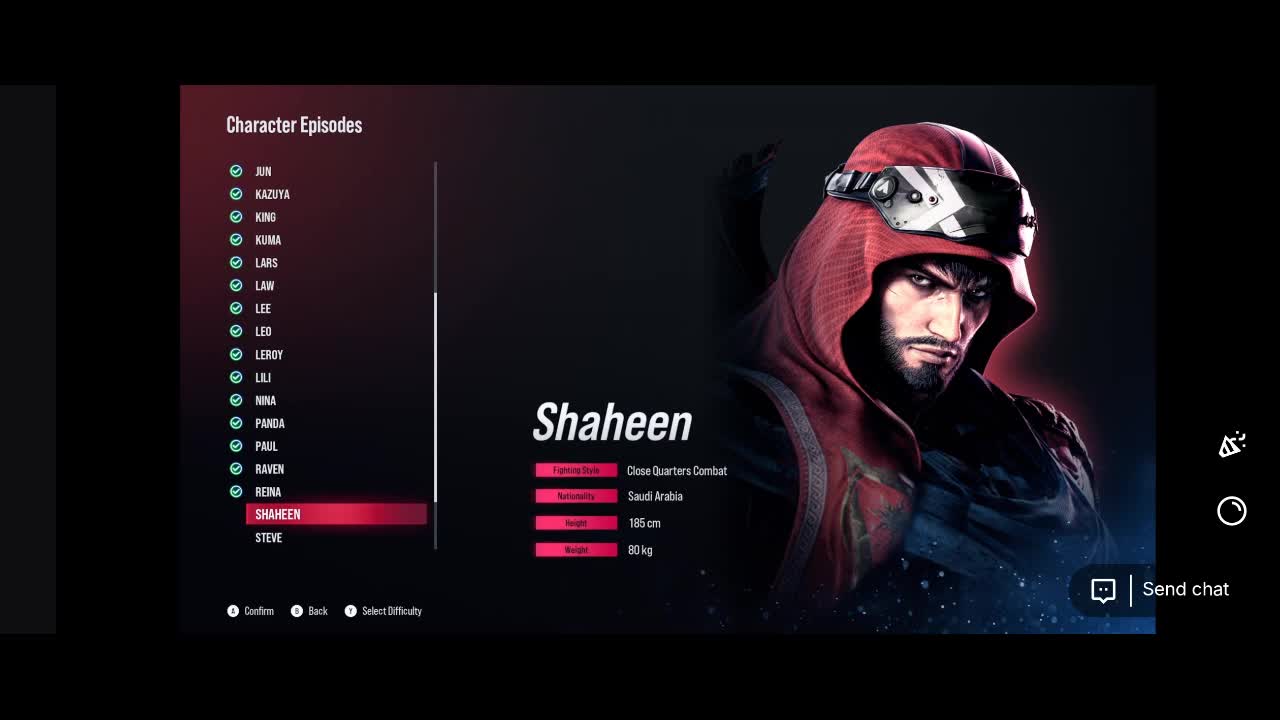Pick Nina from the episode list
The width and height of the screenshot is (1280, 720).
[x=265, y=401]
